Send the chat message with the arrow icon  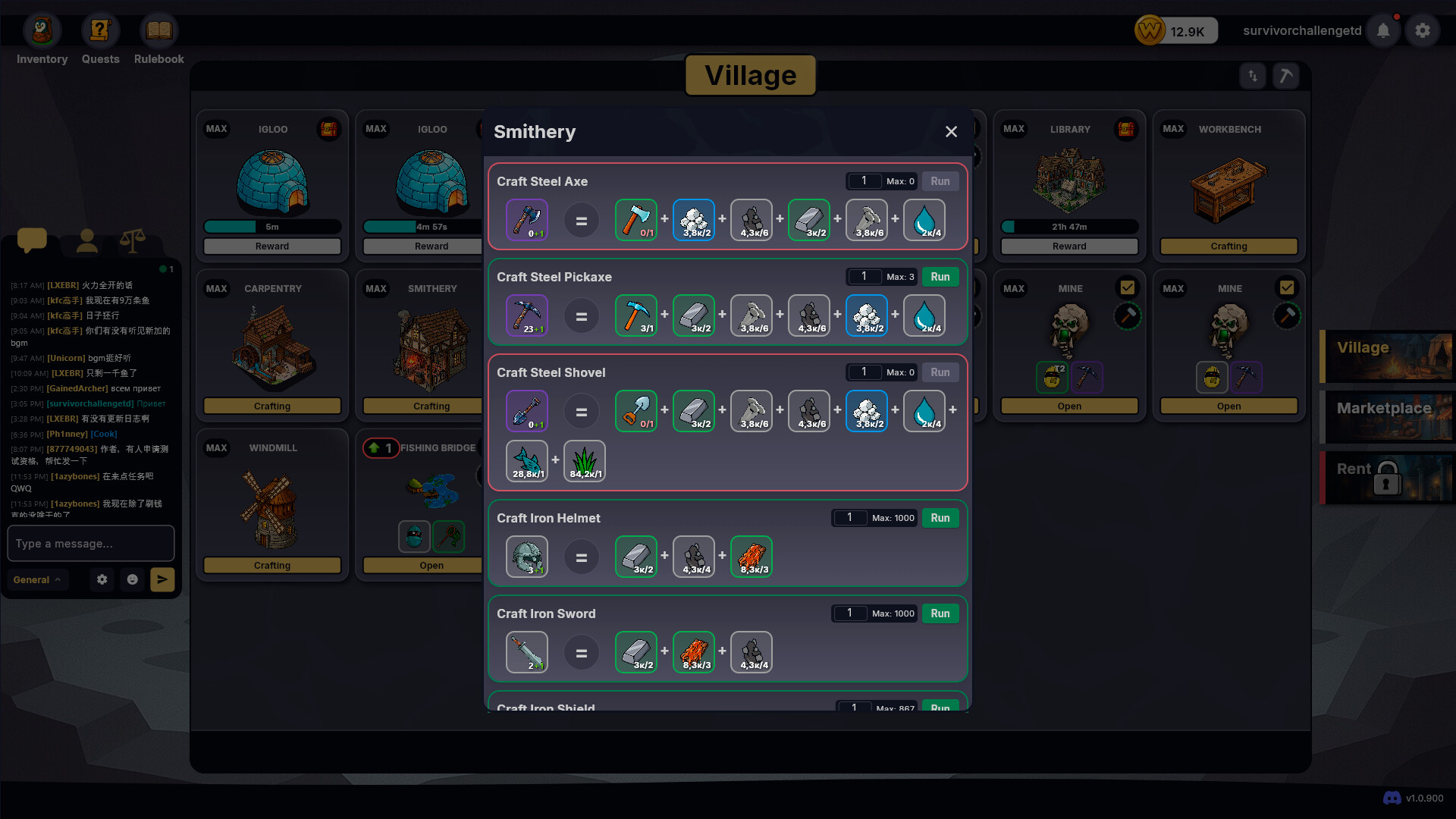162,579
